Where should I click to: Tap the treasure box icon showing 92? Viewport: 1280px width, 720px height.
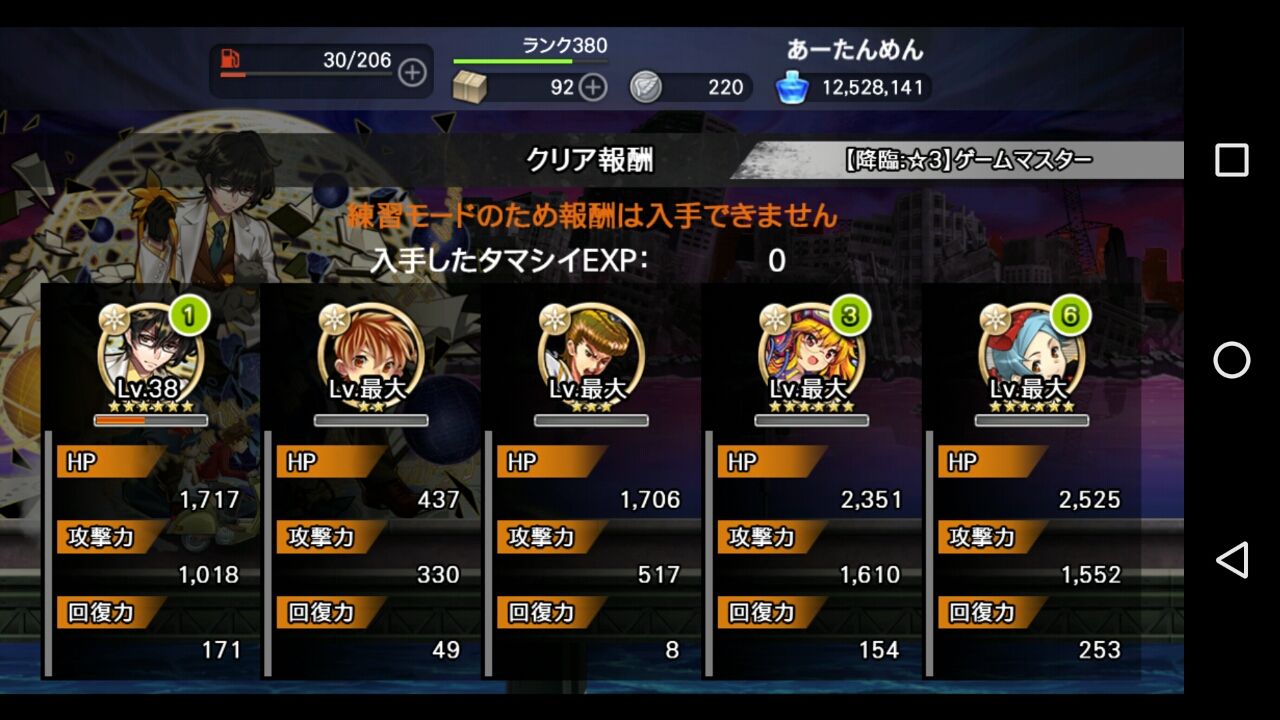471,87
